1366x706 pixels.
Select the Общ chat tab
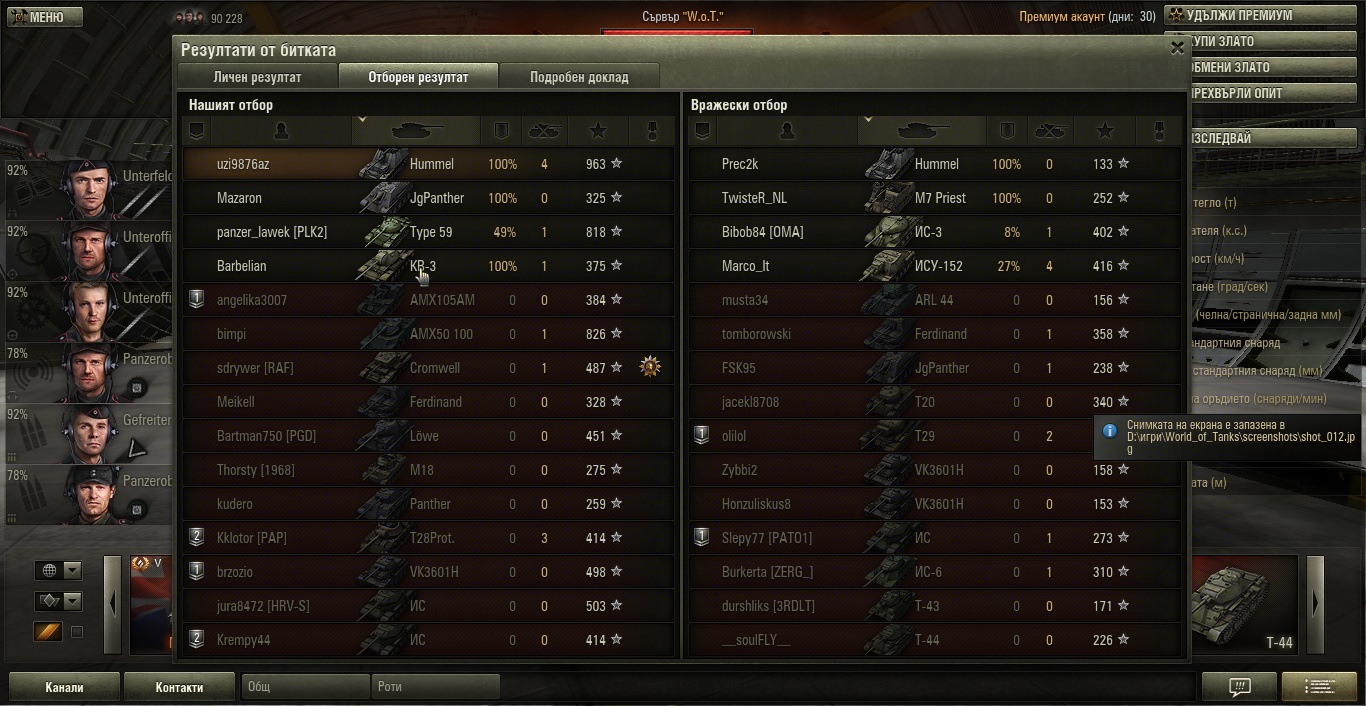coord(305,687)
